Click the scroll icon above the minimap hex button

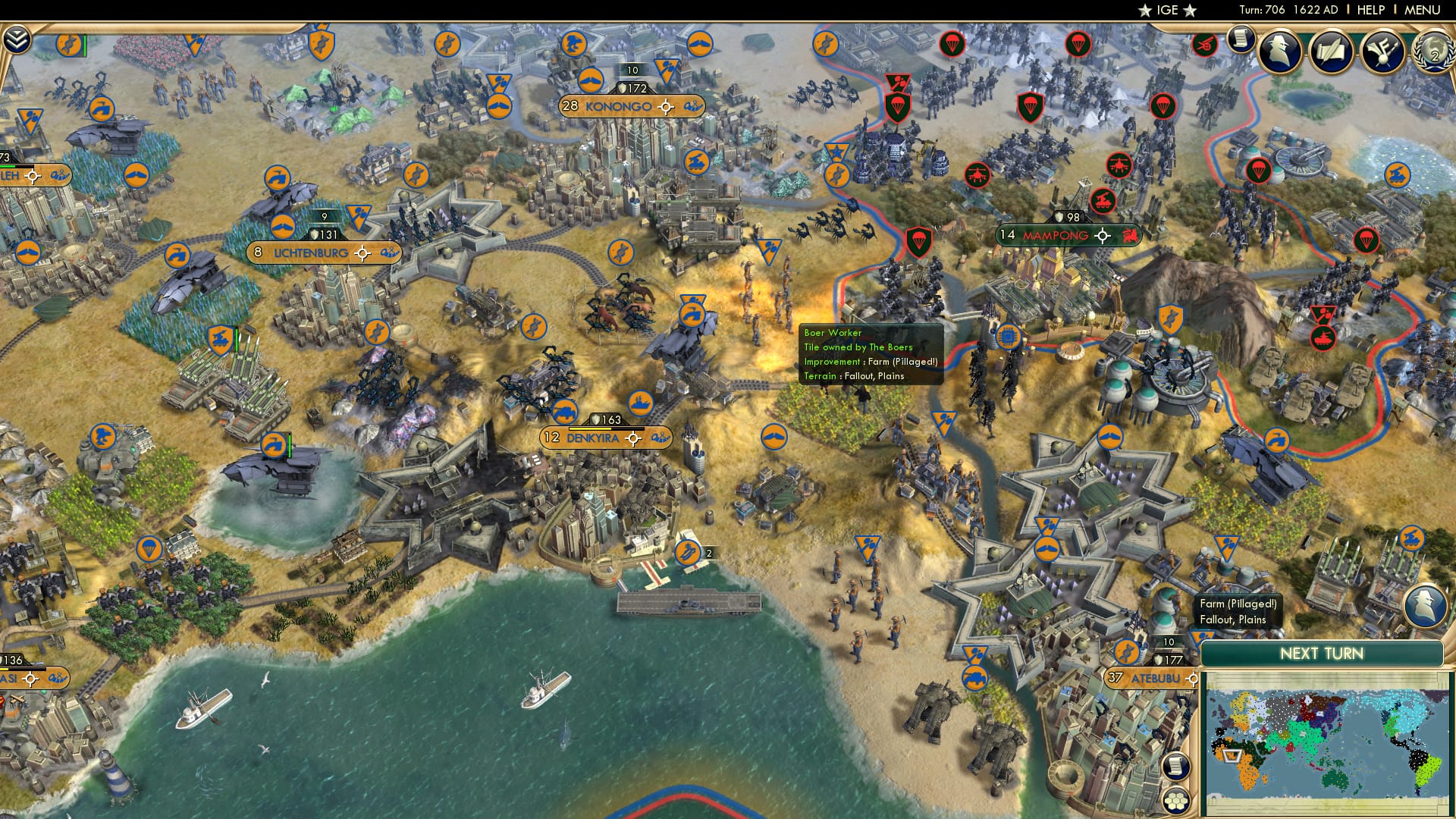pyautogui.click(x=1175, y=767)
